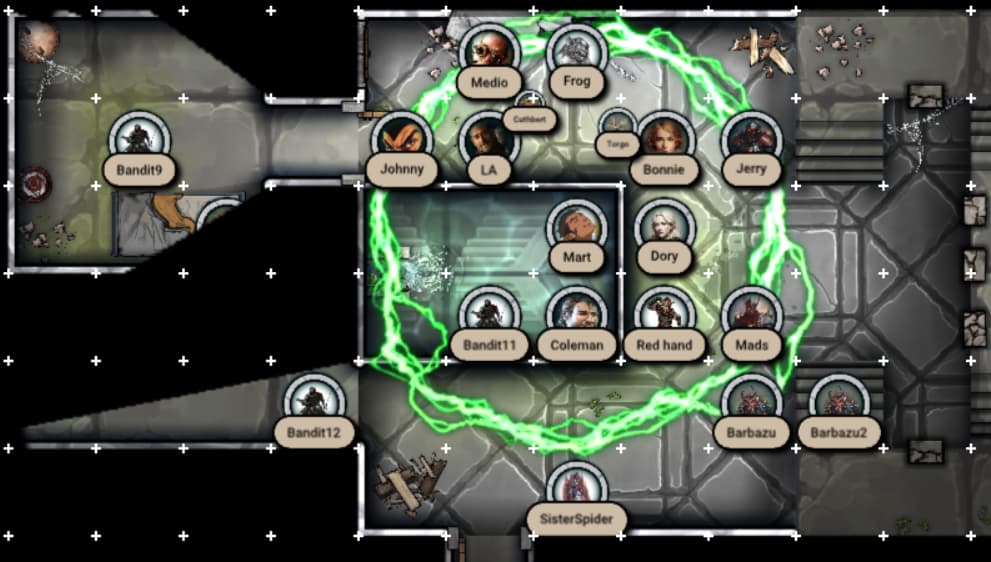Select the Frog token
991x562 pixels.
(577, 52)
